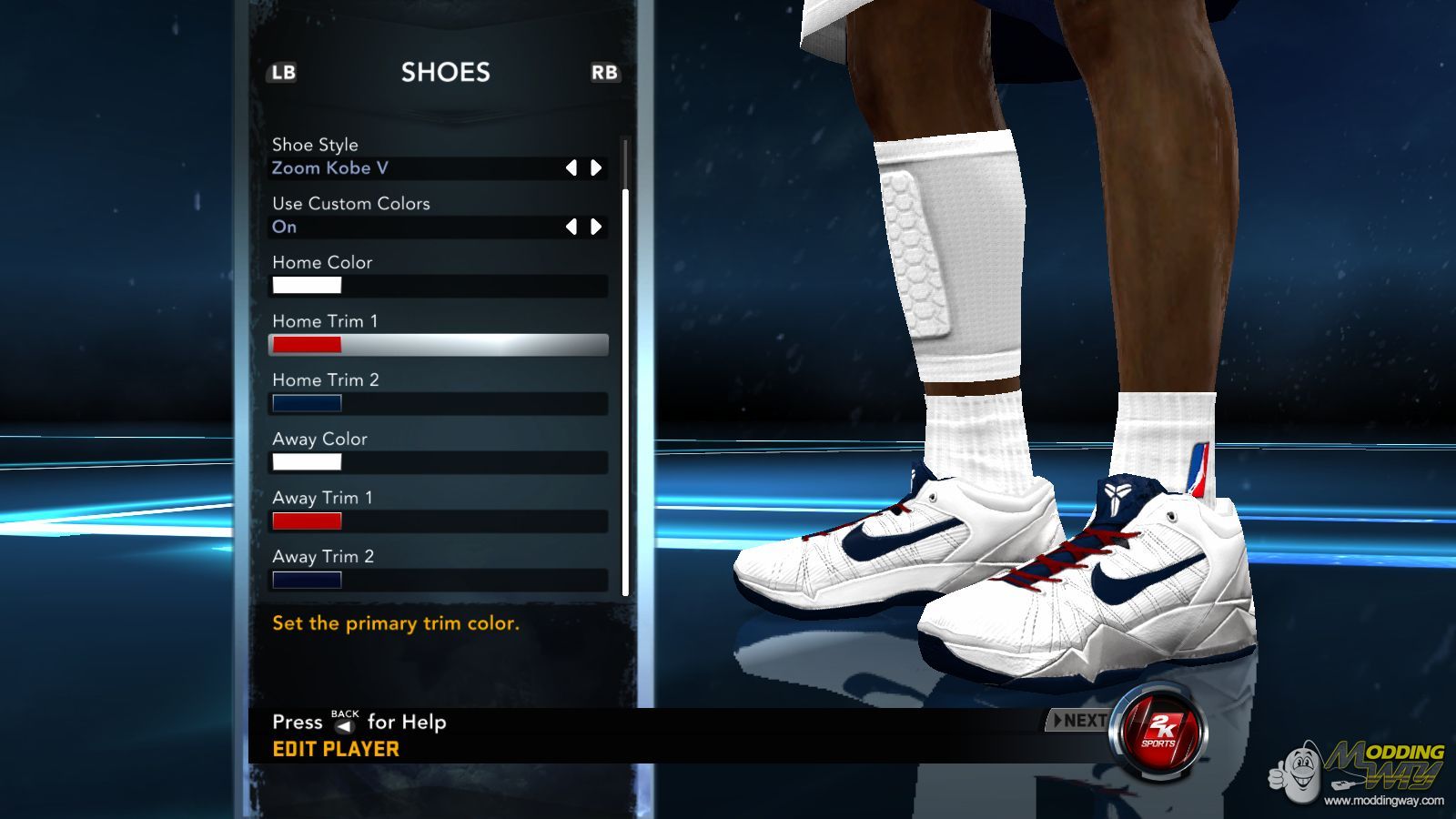Click the 2K Sports logo button

tap(1159, 731)
